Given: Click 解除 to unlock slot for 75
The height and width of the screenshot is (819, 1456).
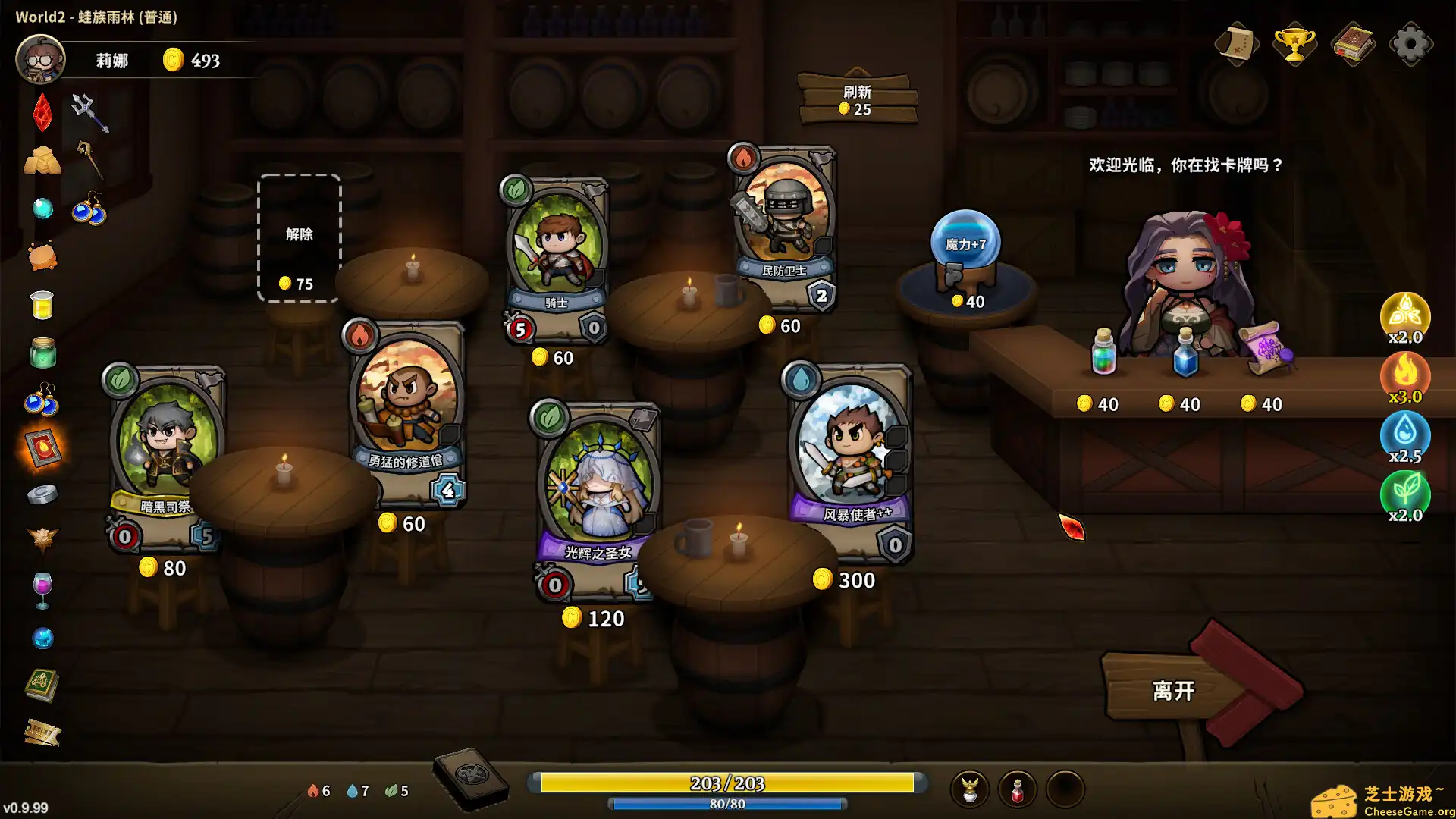Looking at the screenshot, I should tap(299, 237).
